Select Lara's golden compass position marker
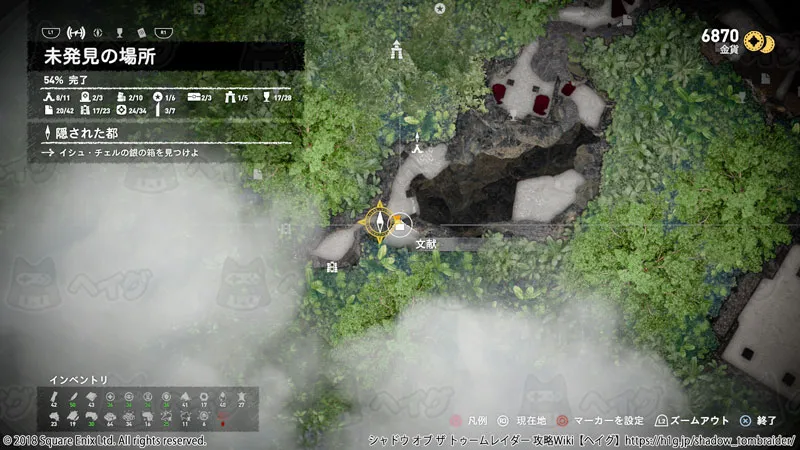 point(380,222)
